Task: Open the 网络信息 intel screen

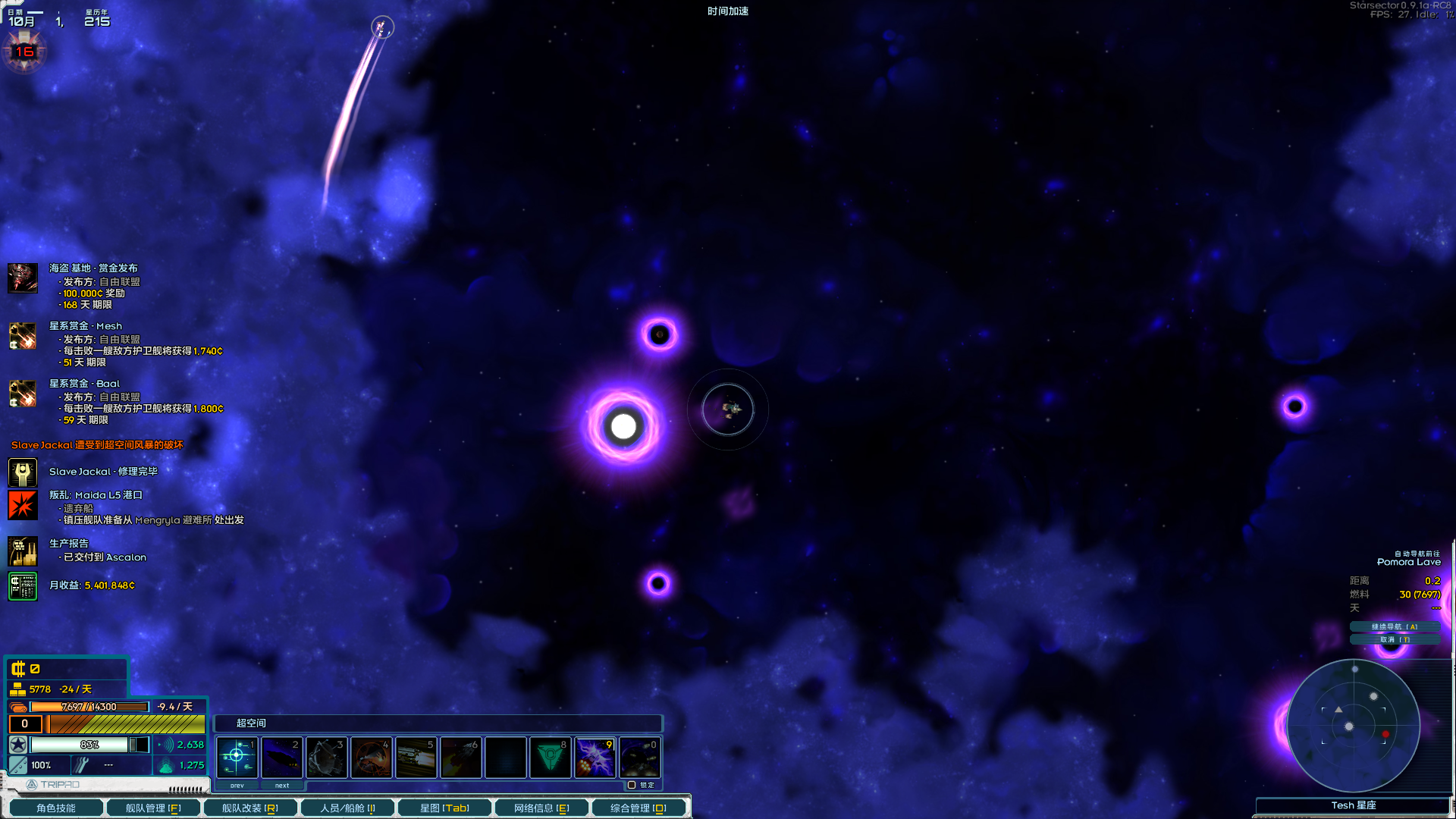Action: click(541, 808)
